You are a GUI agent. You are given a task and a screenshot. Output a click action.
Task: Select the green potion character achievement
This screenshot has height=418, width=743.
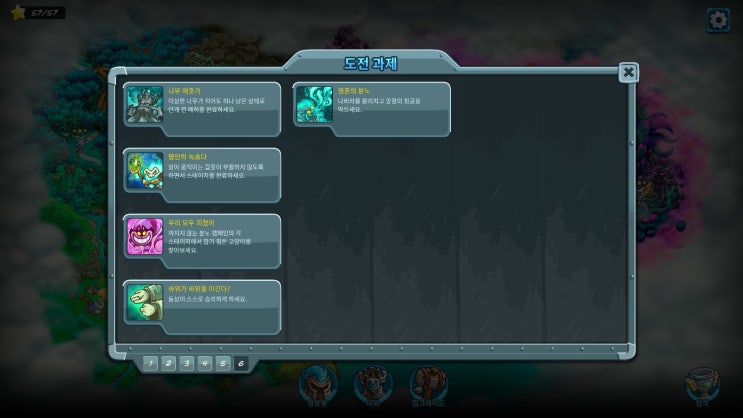click(x=202, y=170)
